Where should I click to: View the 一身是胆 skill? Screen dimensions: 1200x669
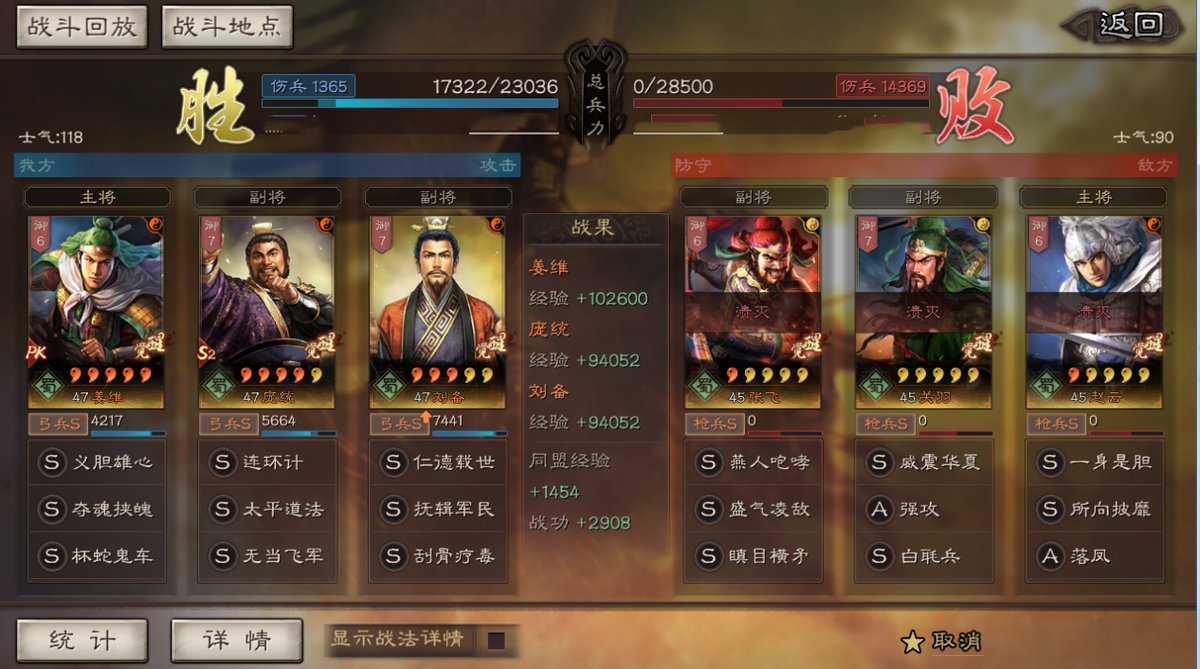(x=1094, y=463)
